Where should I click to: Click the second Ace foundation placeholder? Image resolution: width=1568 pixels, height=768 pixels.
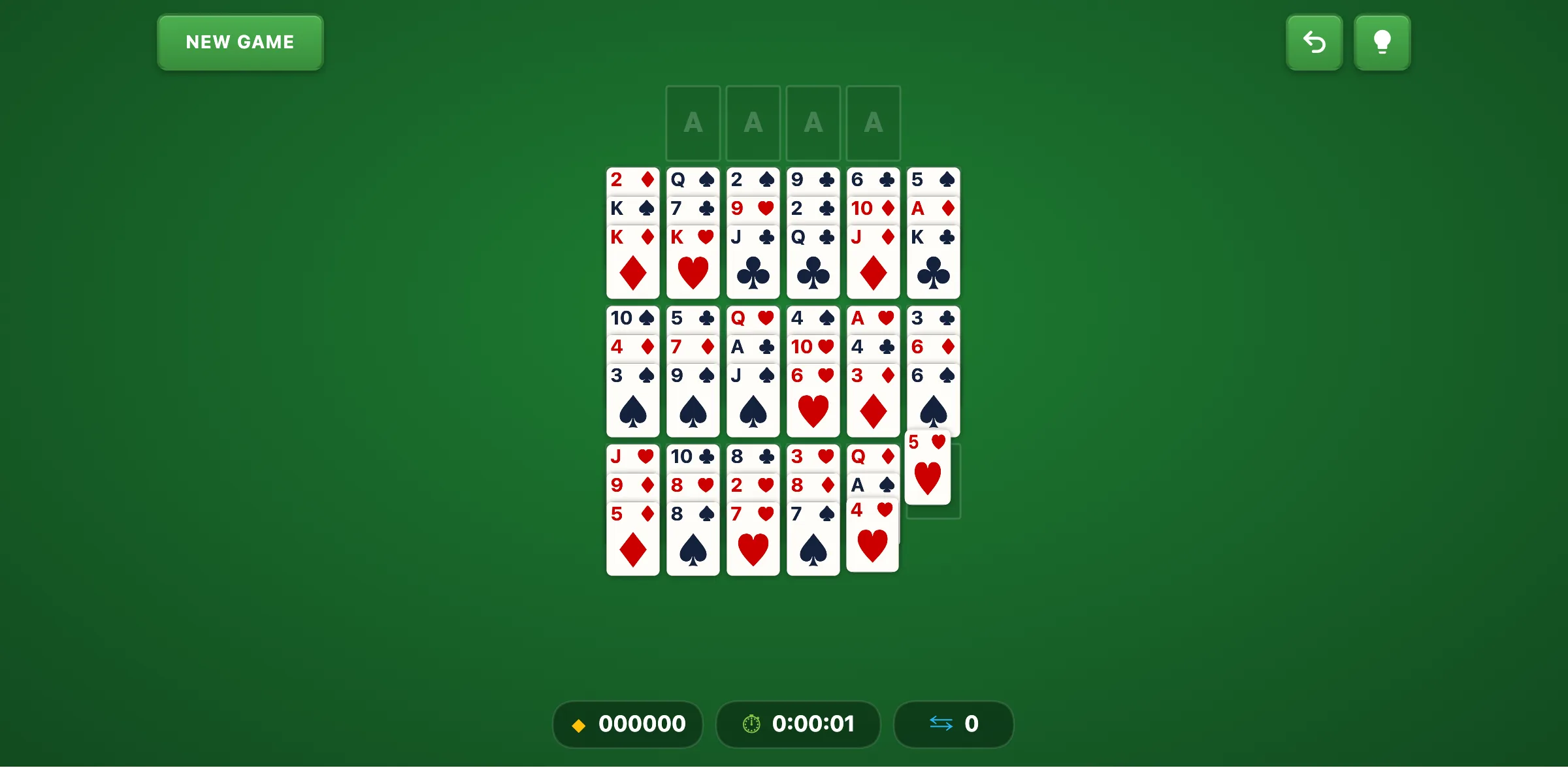pos(753,123)
